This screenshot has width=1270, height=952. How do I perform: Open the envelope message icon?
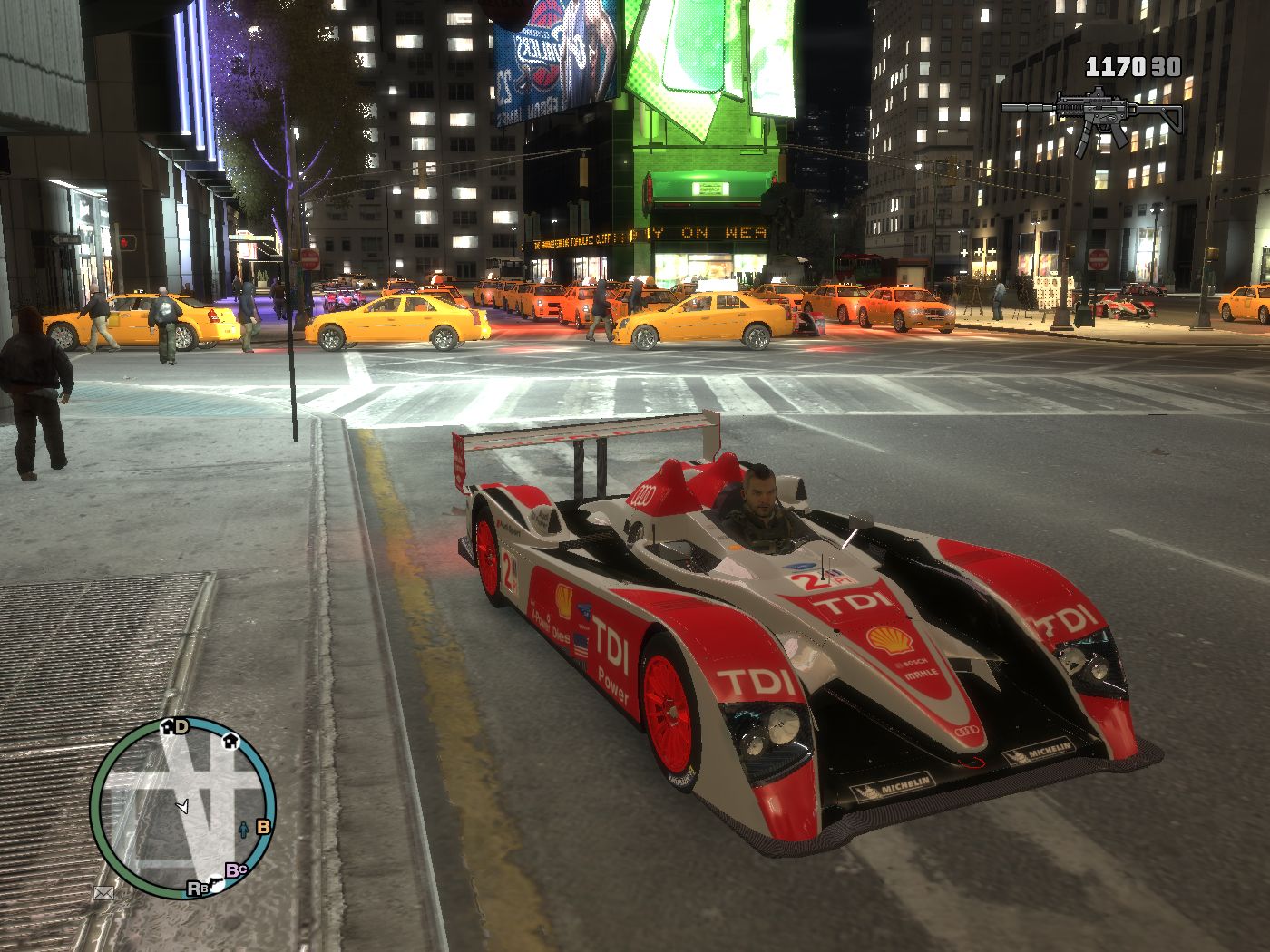point(104,893)
